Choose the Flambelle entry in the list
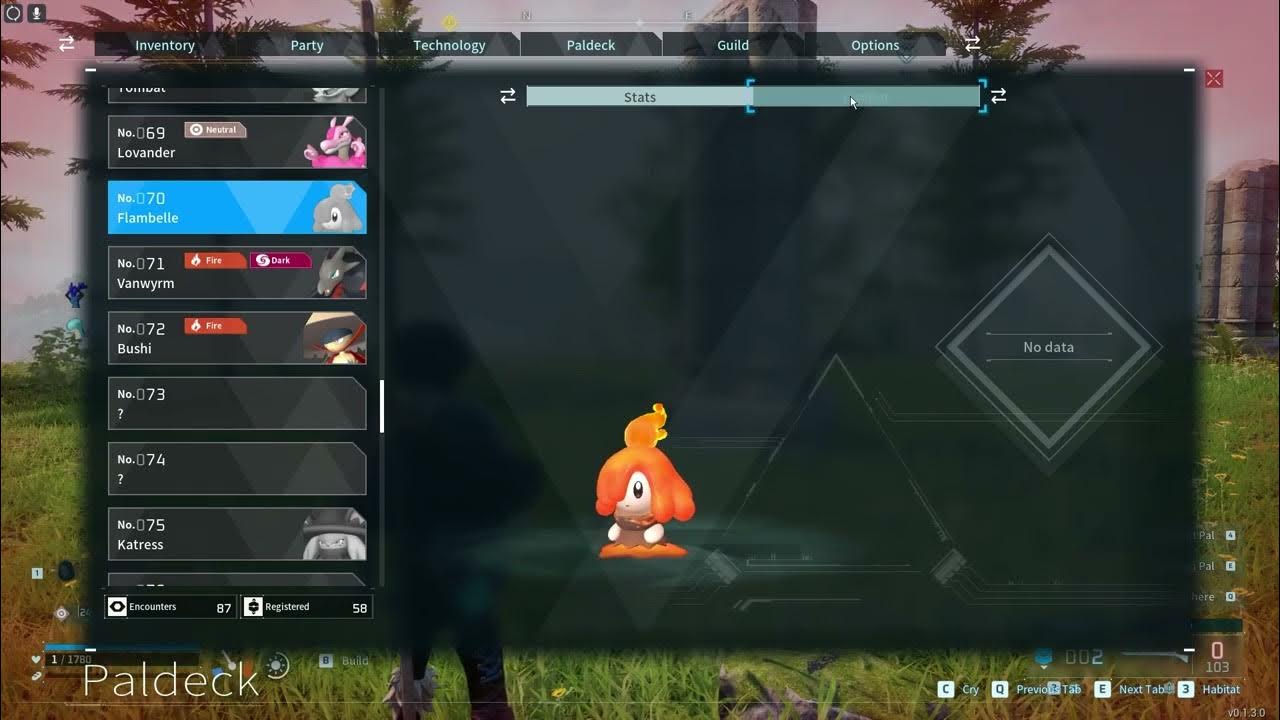This screenshot has width=1280, height=720. [237, 207]
